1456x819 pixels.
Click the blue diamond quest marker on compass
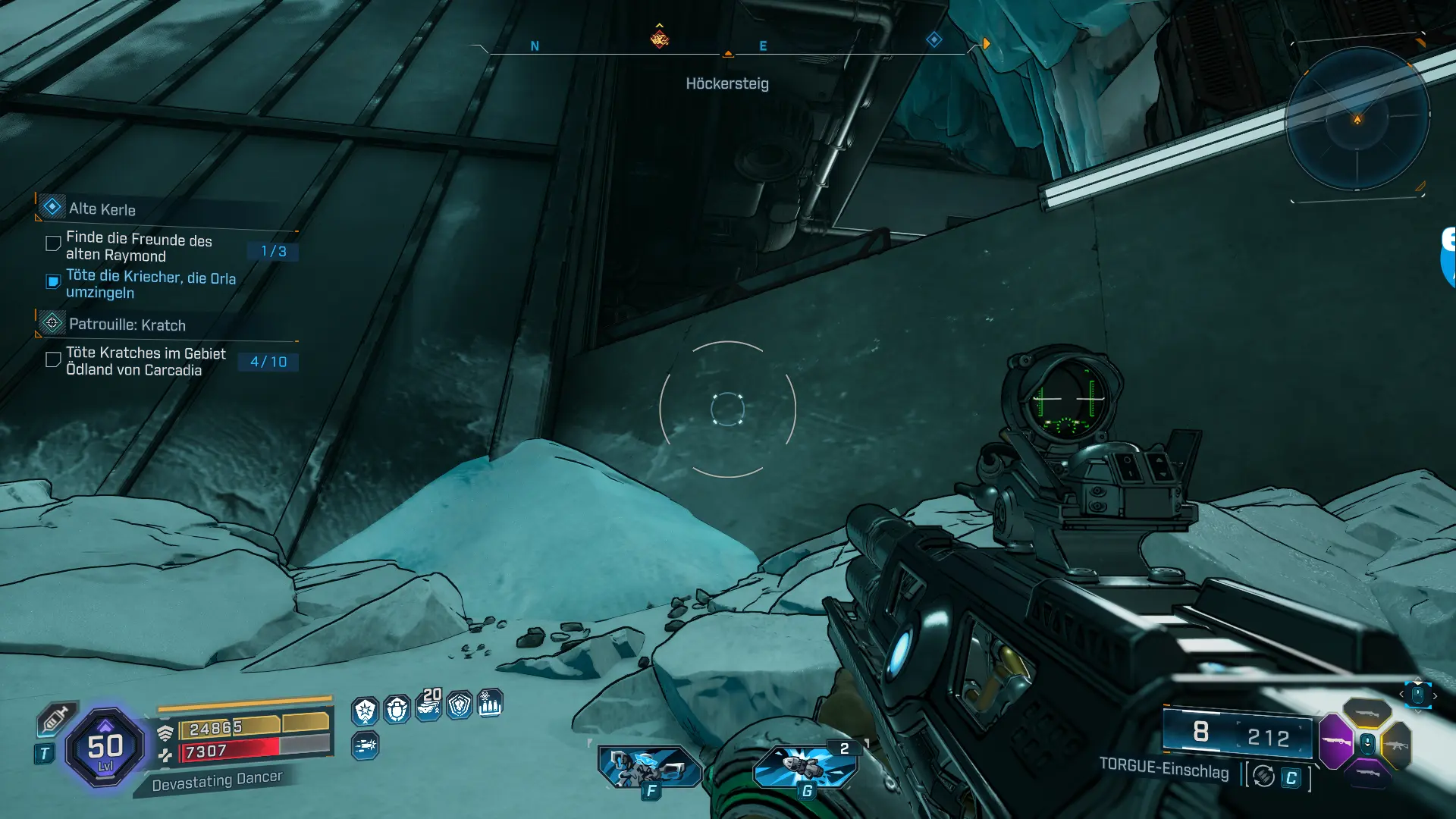(x=934, y=39)
